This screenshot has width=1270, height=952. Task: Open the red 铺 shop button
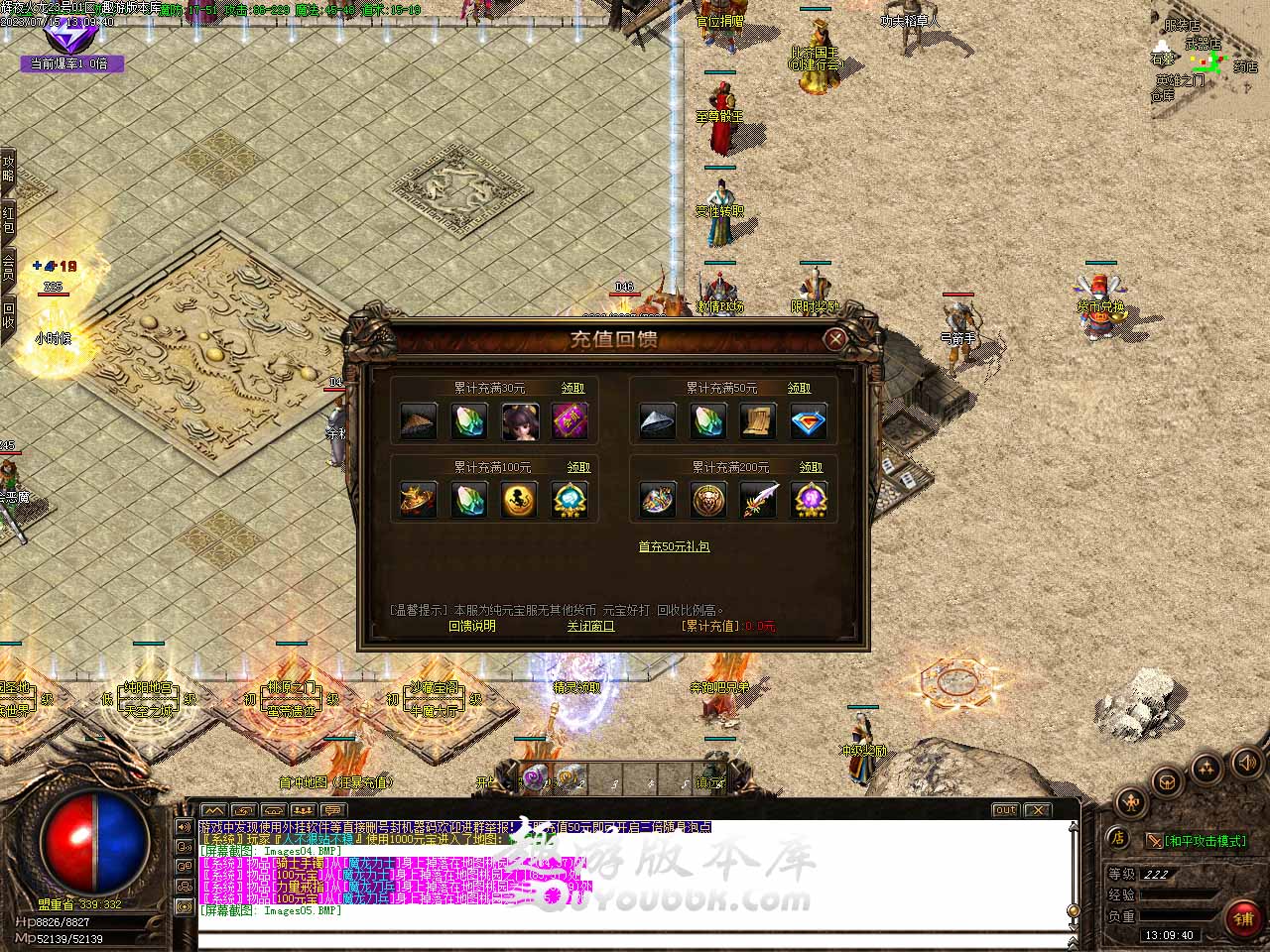1242,919
